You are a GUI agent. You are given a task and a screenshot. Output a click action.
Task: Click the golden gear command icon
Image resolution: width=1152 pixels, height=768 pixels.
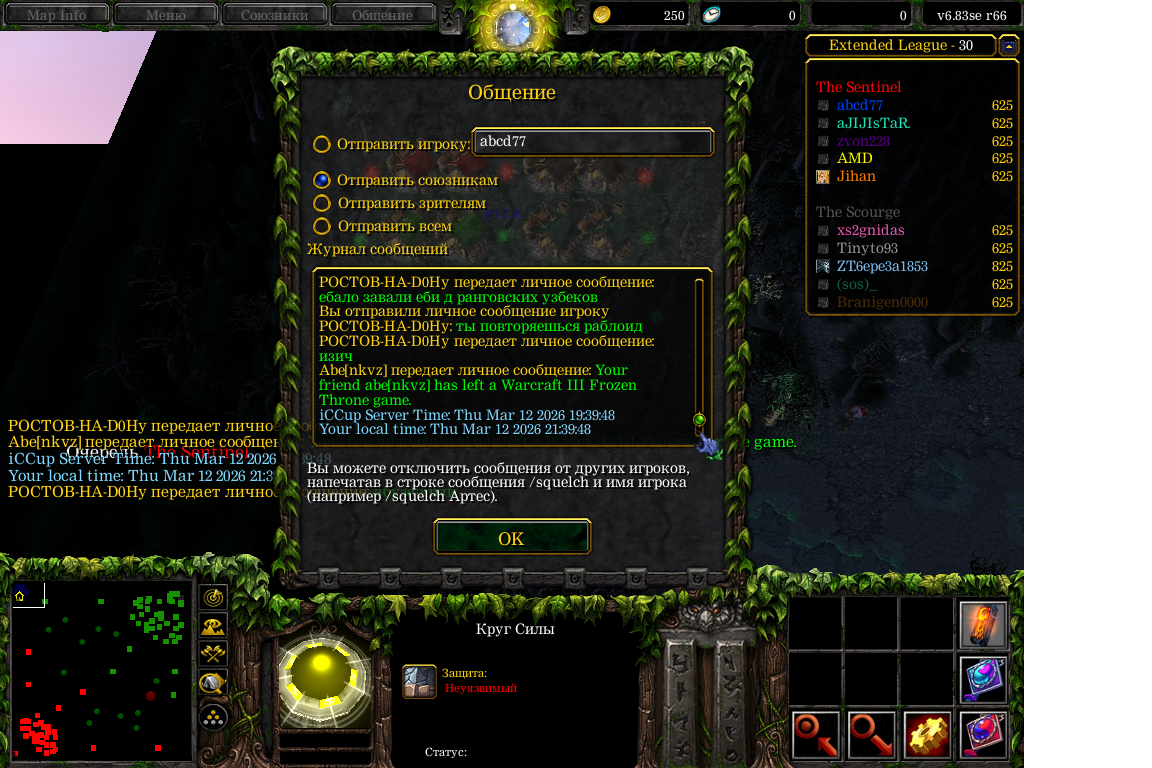(x=927, y=735)
